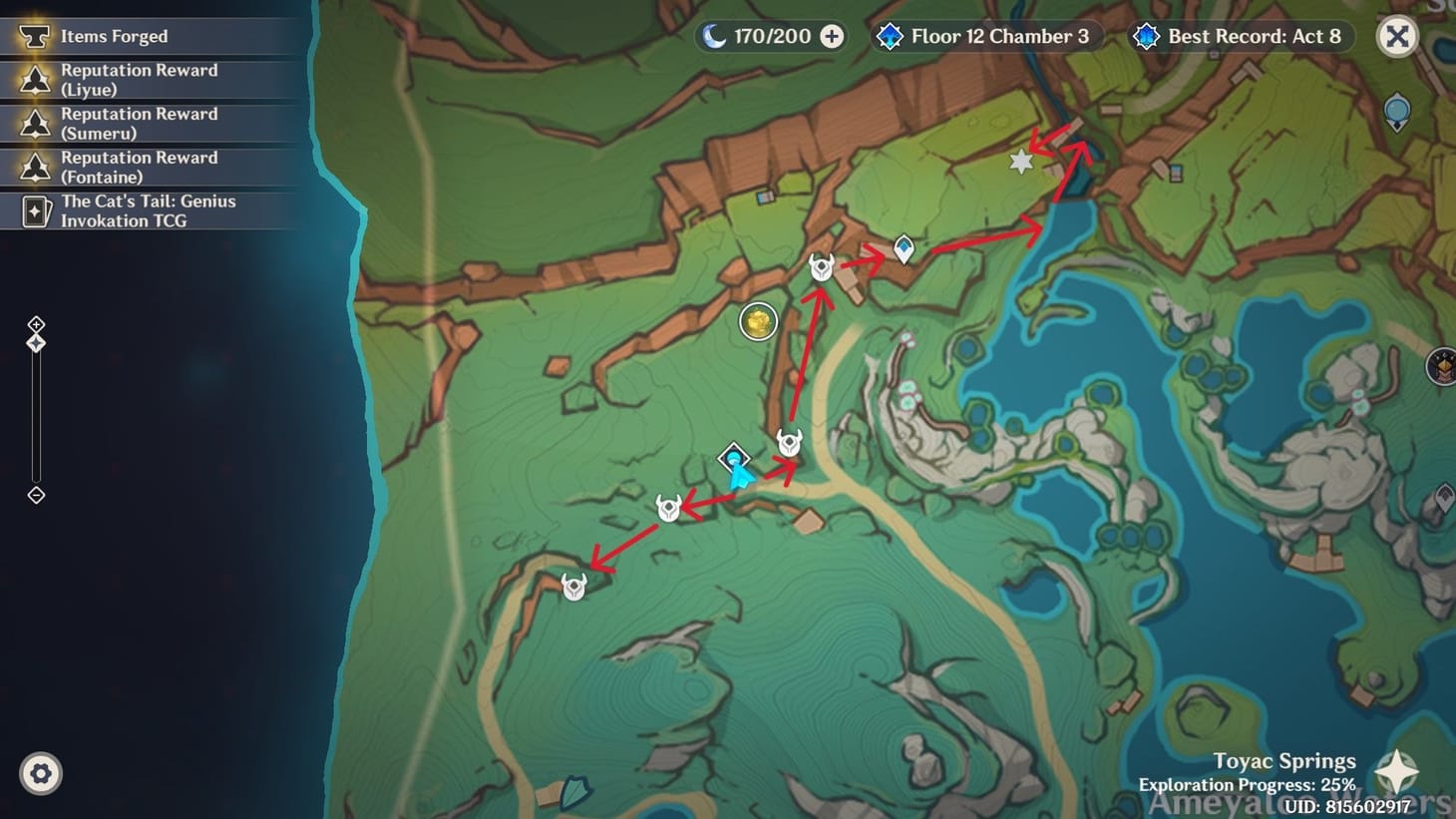Click the star marker at the route's end
The width and height of the screenshot is (1456, 819).
point(1019,162)
